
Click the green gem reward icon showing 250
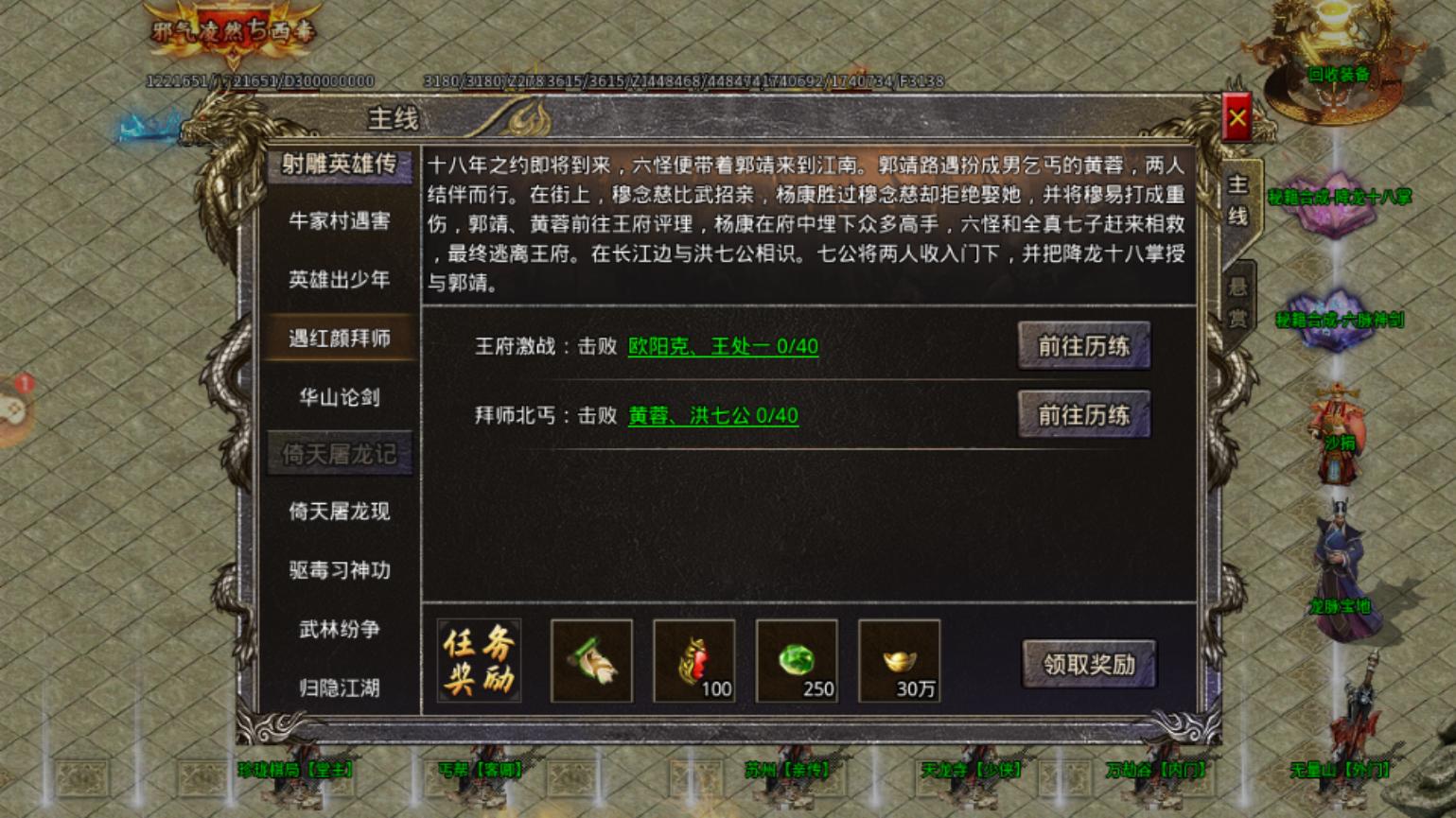(x=796, y=662)
